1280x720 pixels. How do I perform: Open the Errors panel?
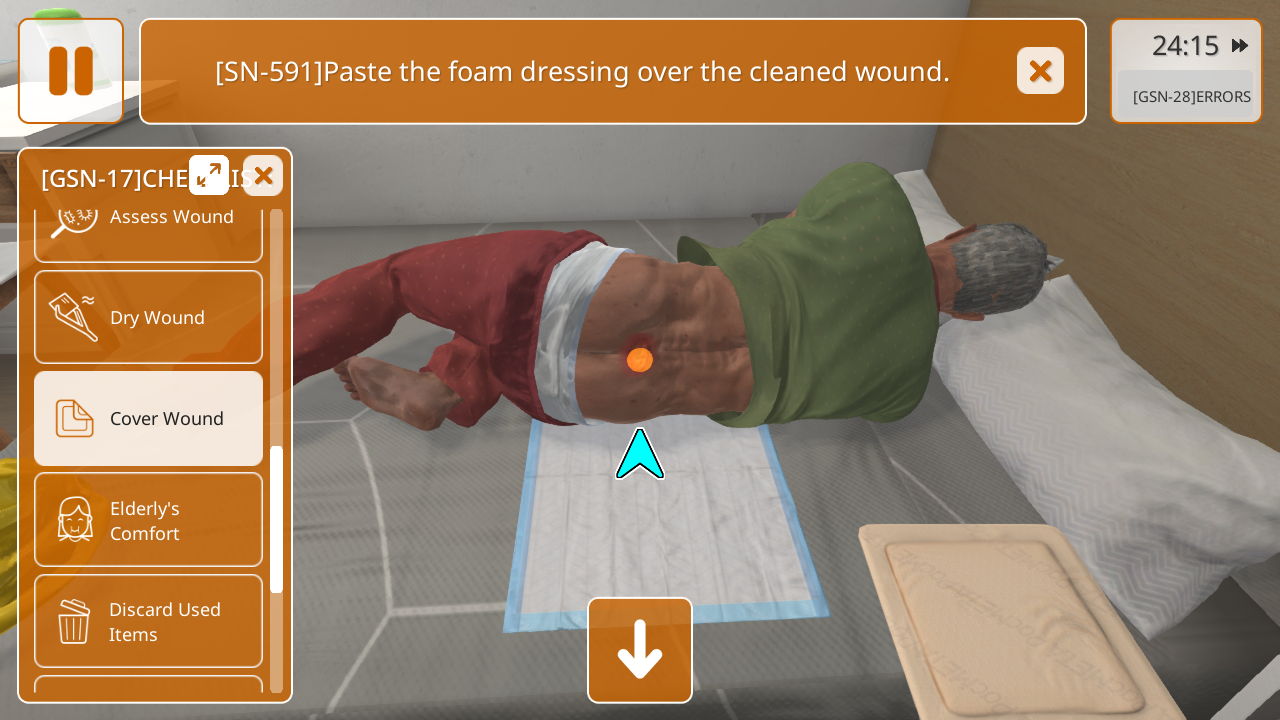click(1190, 97)
